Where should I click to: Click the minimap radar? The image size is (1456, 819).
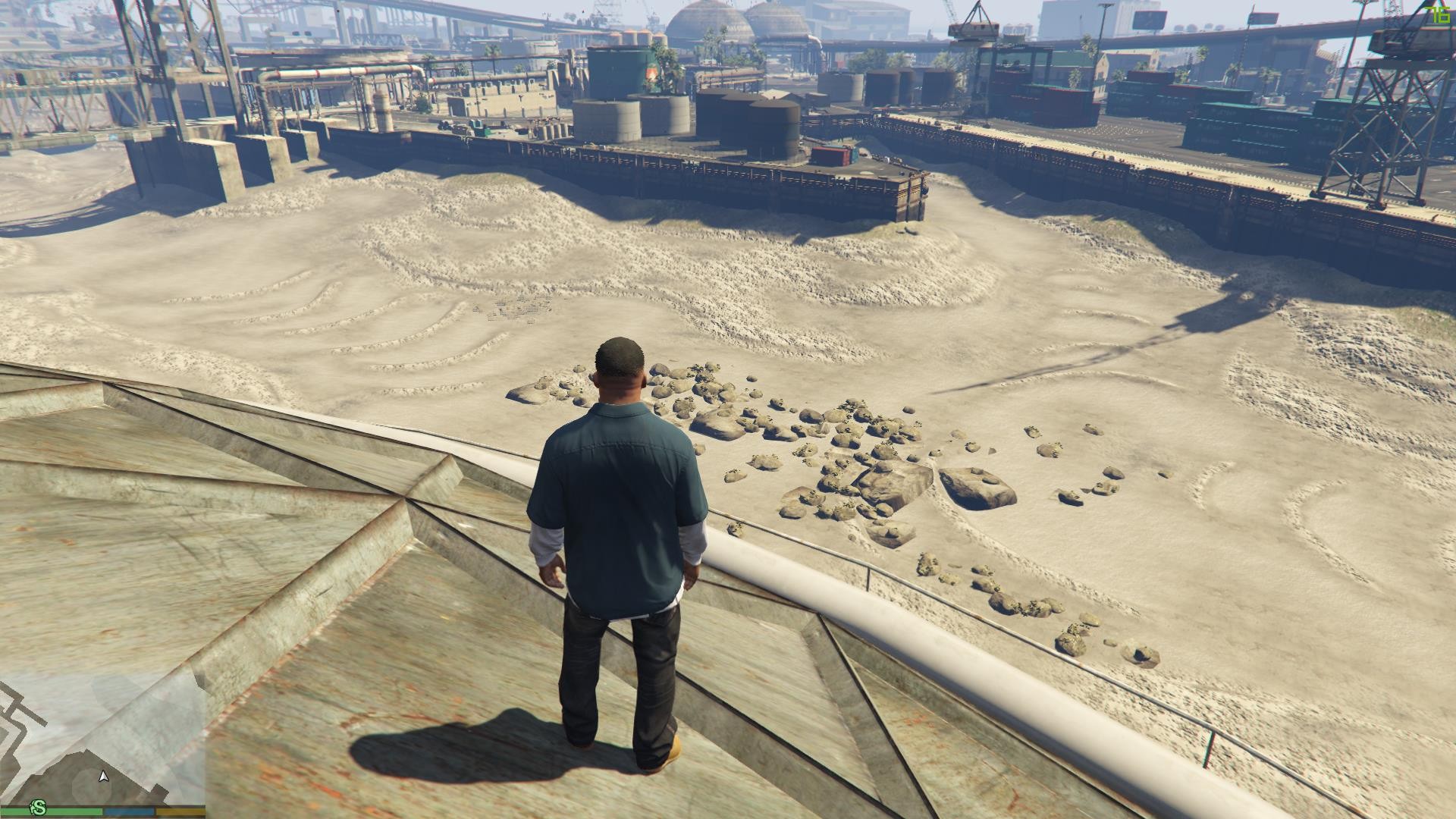[x=102, y=739]
